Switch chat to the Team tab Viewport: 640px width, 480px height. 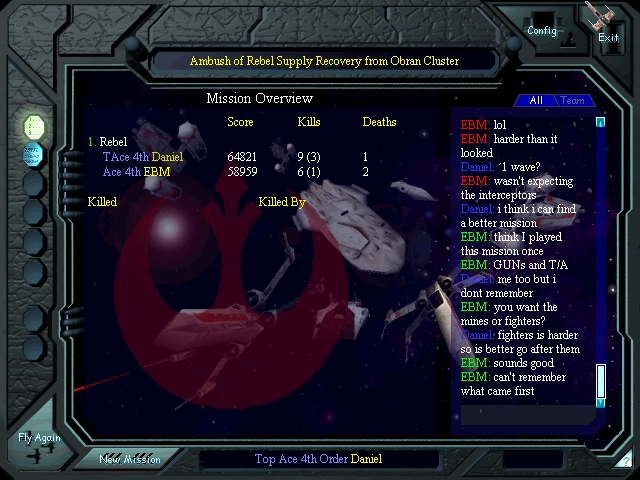pyautogui.click(x=573, y=101)
